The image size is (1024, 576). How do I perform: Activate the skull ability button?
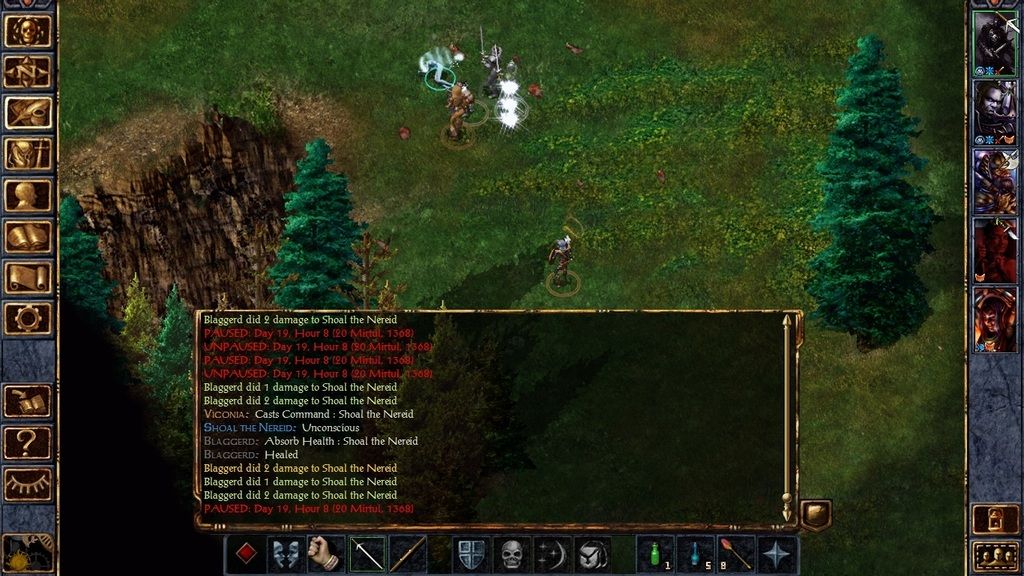512,554
